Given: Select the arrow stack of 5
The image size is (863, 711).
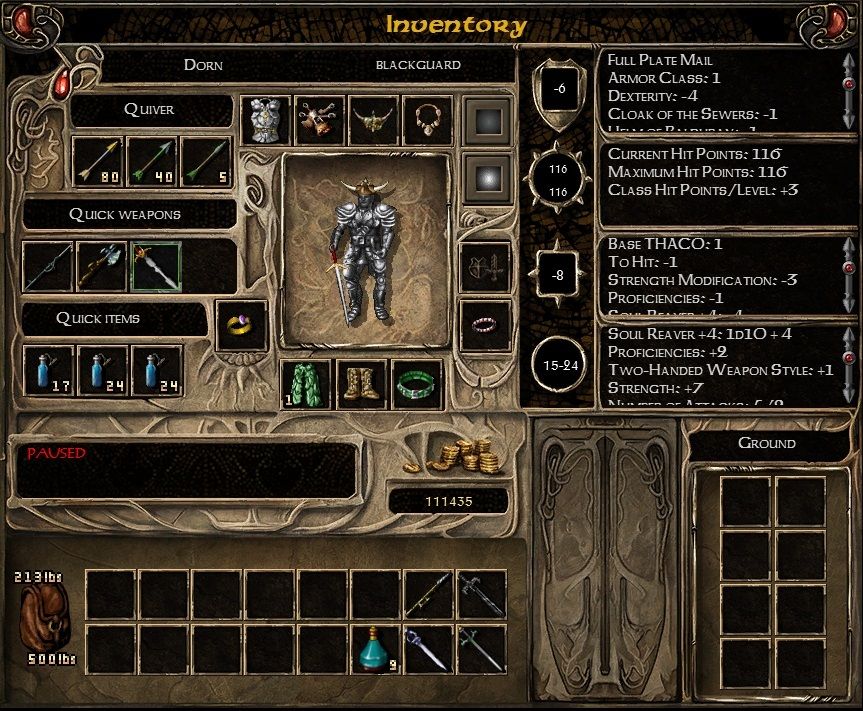Looking at the screenshot, I should point(206,162).
